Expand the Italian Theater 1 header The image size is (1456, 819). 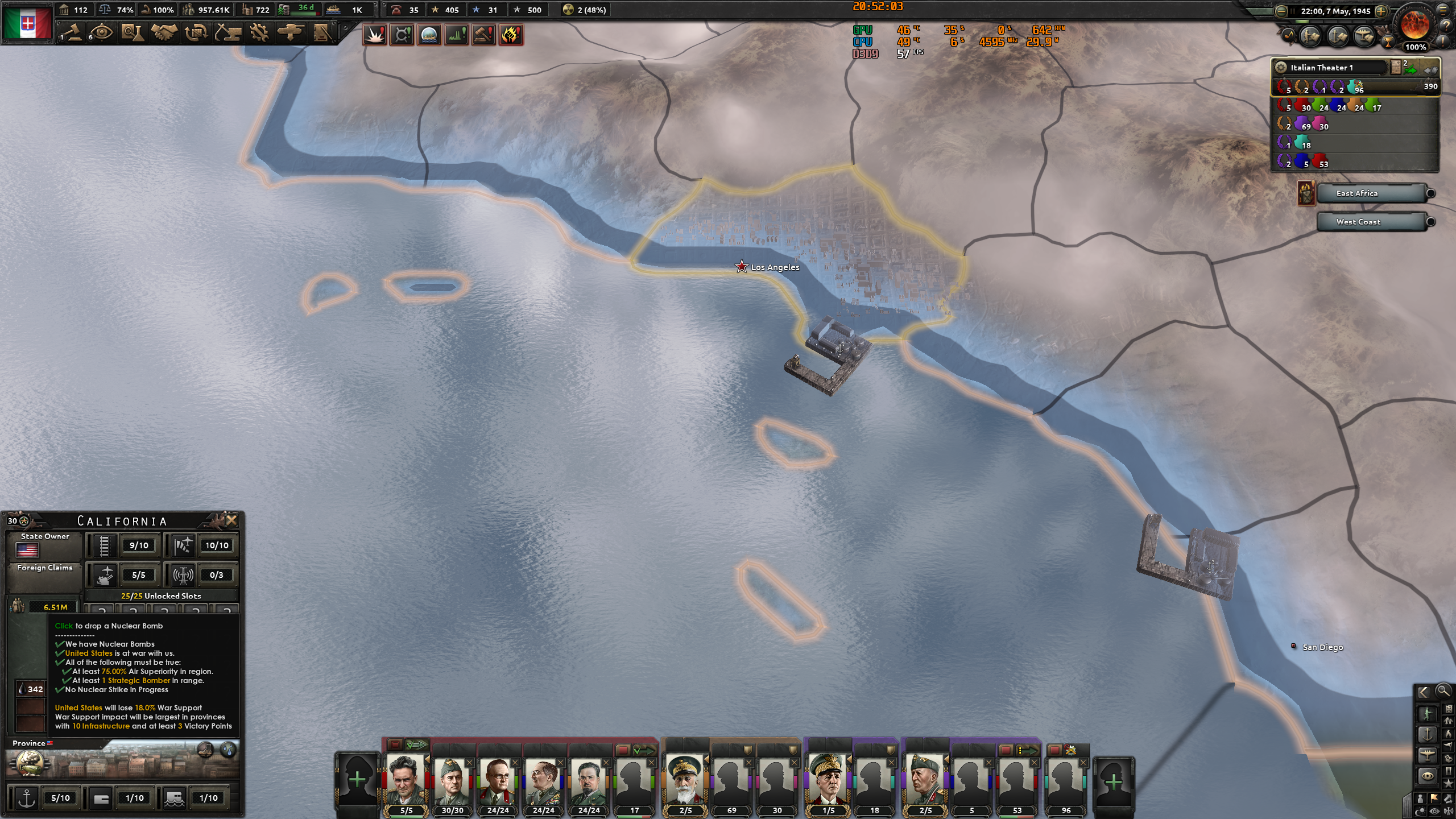click(1337, 67)
